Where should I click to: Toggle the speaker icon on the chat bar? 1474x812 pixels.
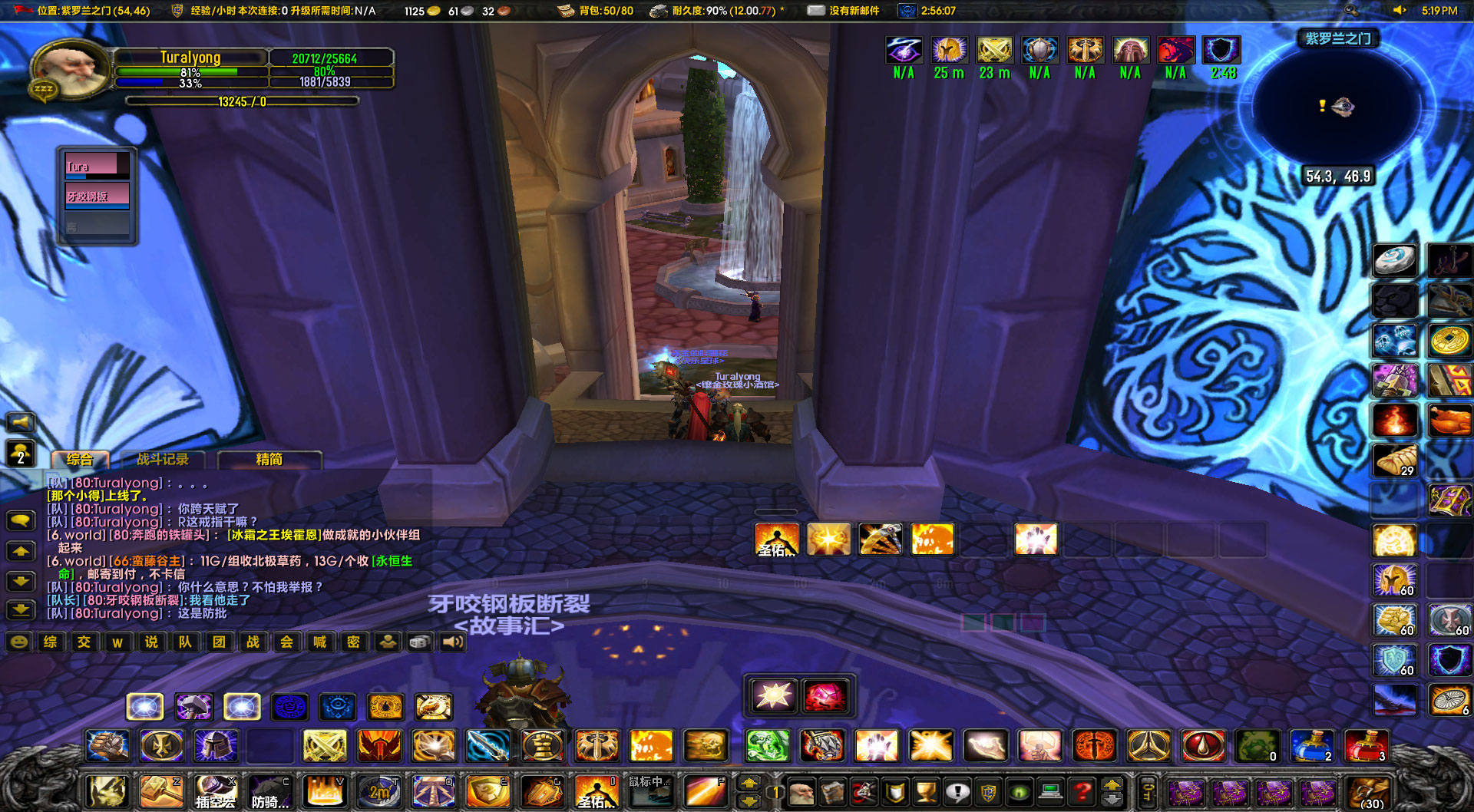452,642
